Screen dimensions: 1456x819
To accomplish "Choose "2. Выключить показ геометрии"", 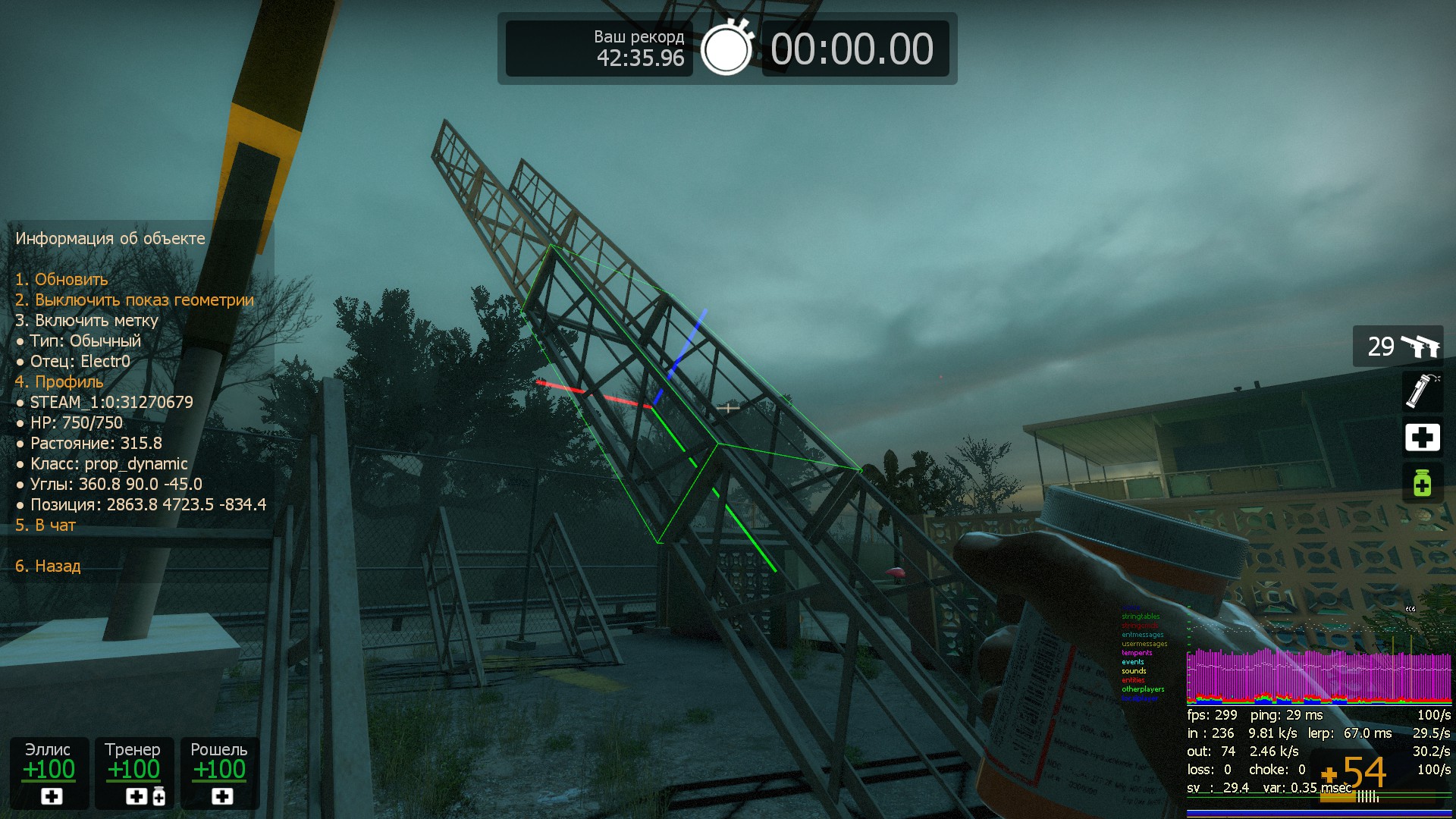I will tap(134, 300).
